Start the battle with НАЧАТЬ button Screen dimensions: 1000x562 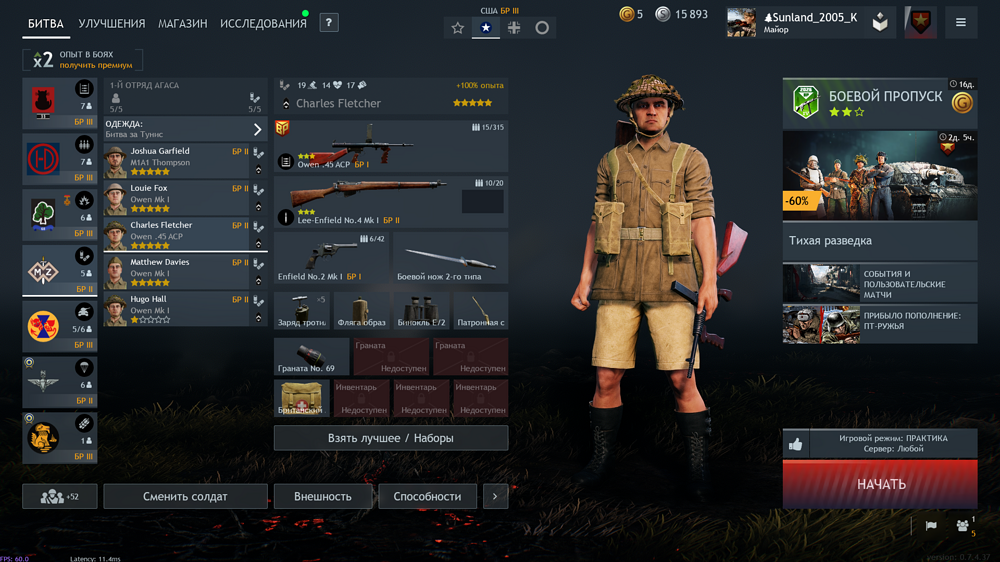[880, 484]
